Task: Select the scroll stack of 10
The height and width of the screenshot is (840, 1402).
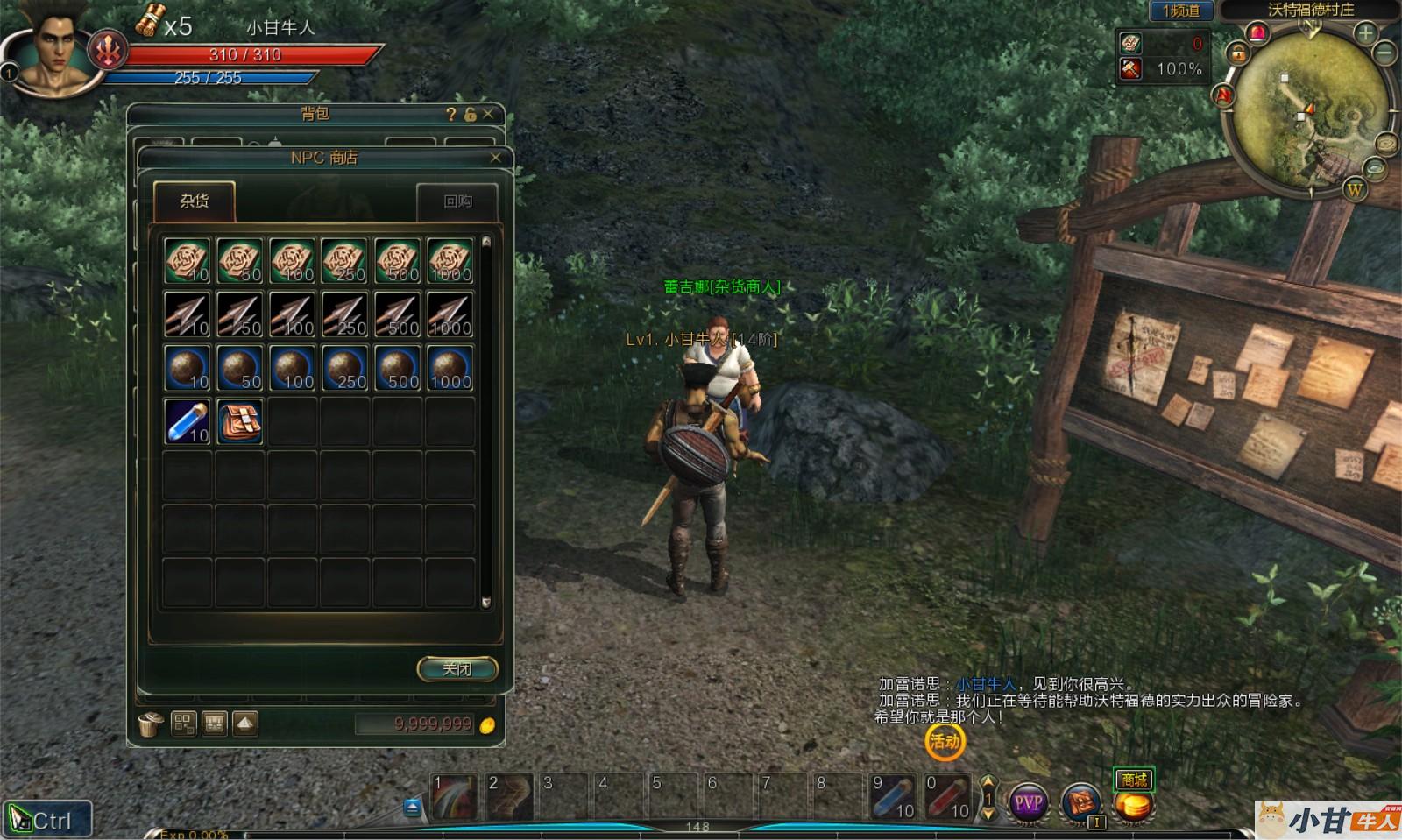Action: [x=188, y=261]
